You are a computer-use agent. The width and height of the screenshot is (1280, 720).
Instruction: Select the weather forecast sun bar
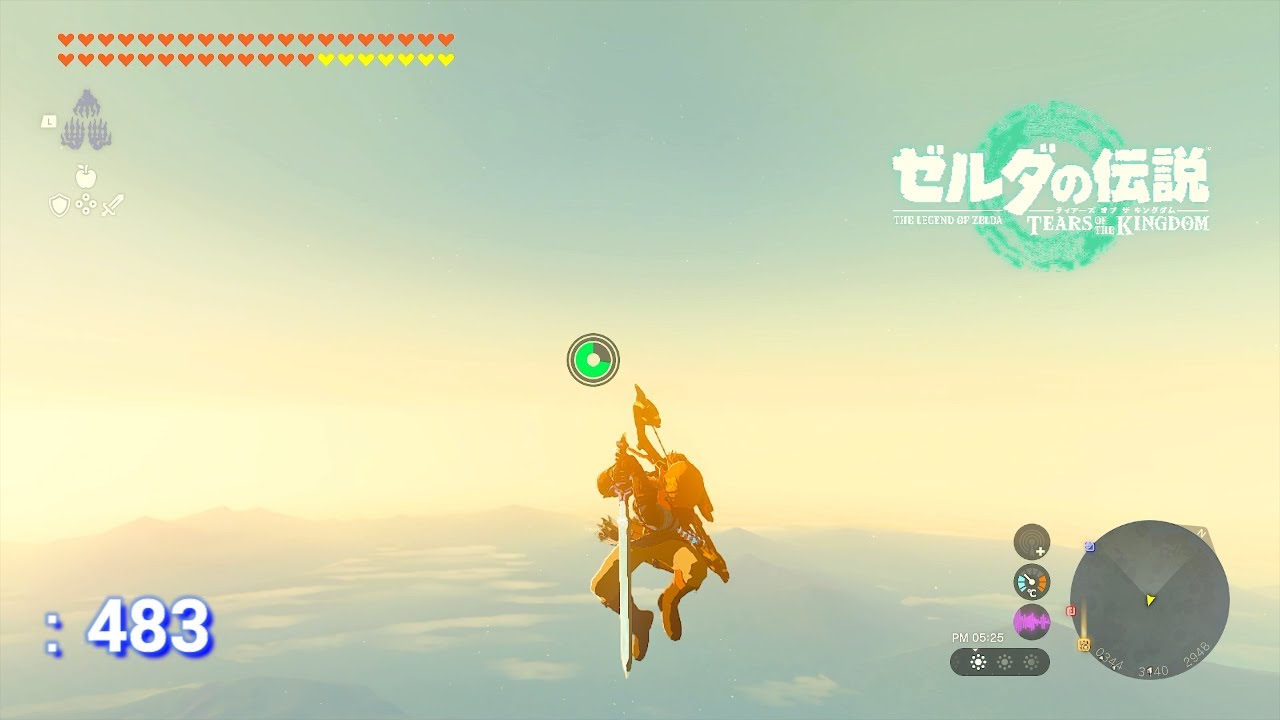(x=1000, y=662)
